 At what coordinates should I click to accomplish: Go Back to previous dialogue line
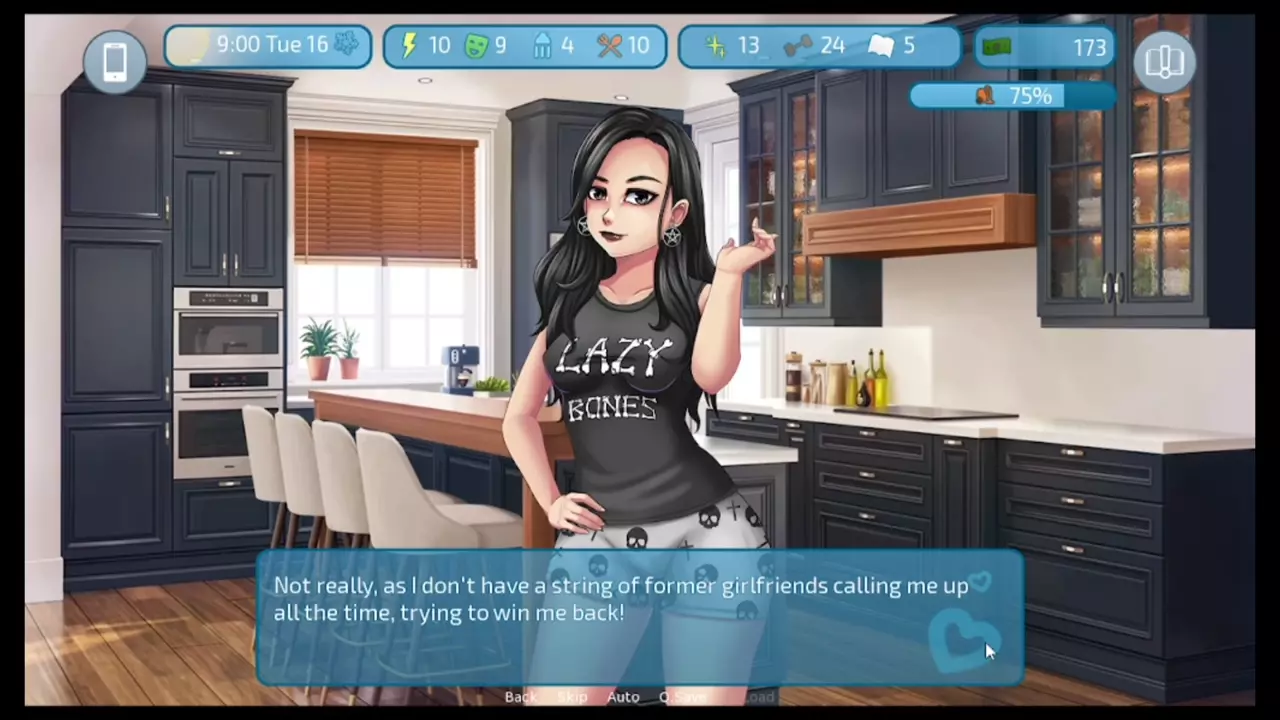520,697
